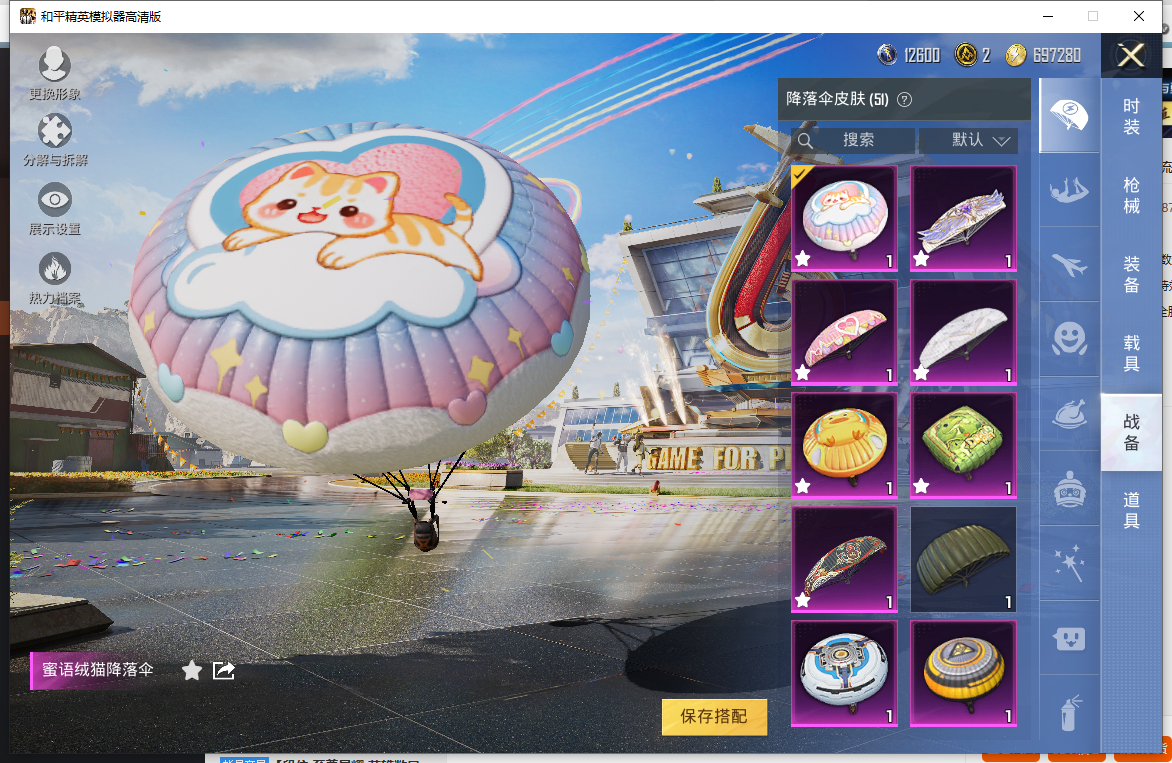Image resolution: width=1172 pixels, height=763 pixels.
Task: Open the 热力档案 flame icon
Action: click(54, 275)
